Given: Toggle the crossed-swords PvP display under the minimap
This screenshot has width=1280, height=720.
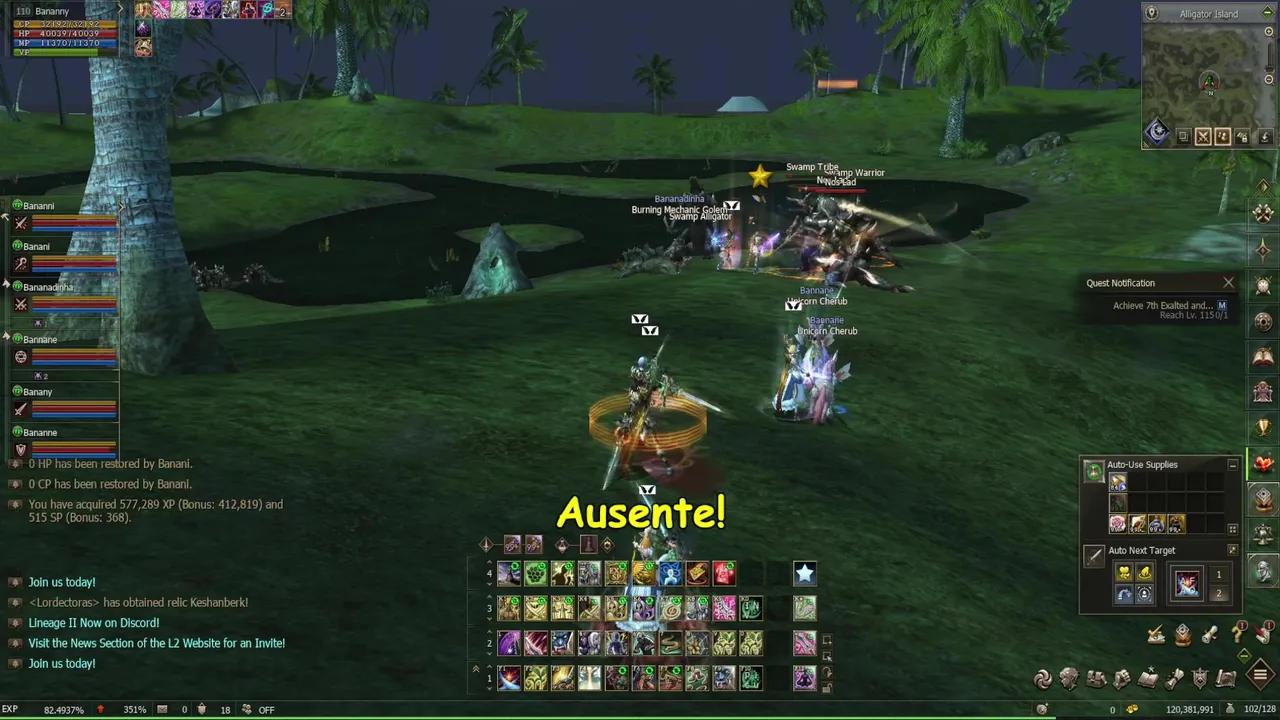Looking at the screenshot, I should 1204,136.
